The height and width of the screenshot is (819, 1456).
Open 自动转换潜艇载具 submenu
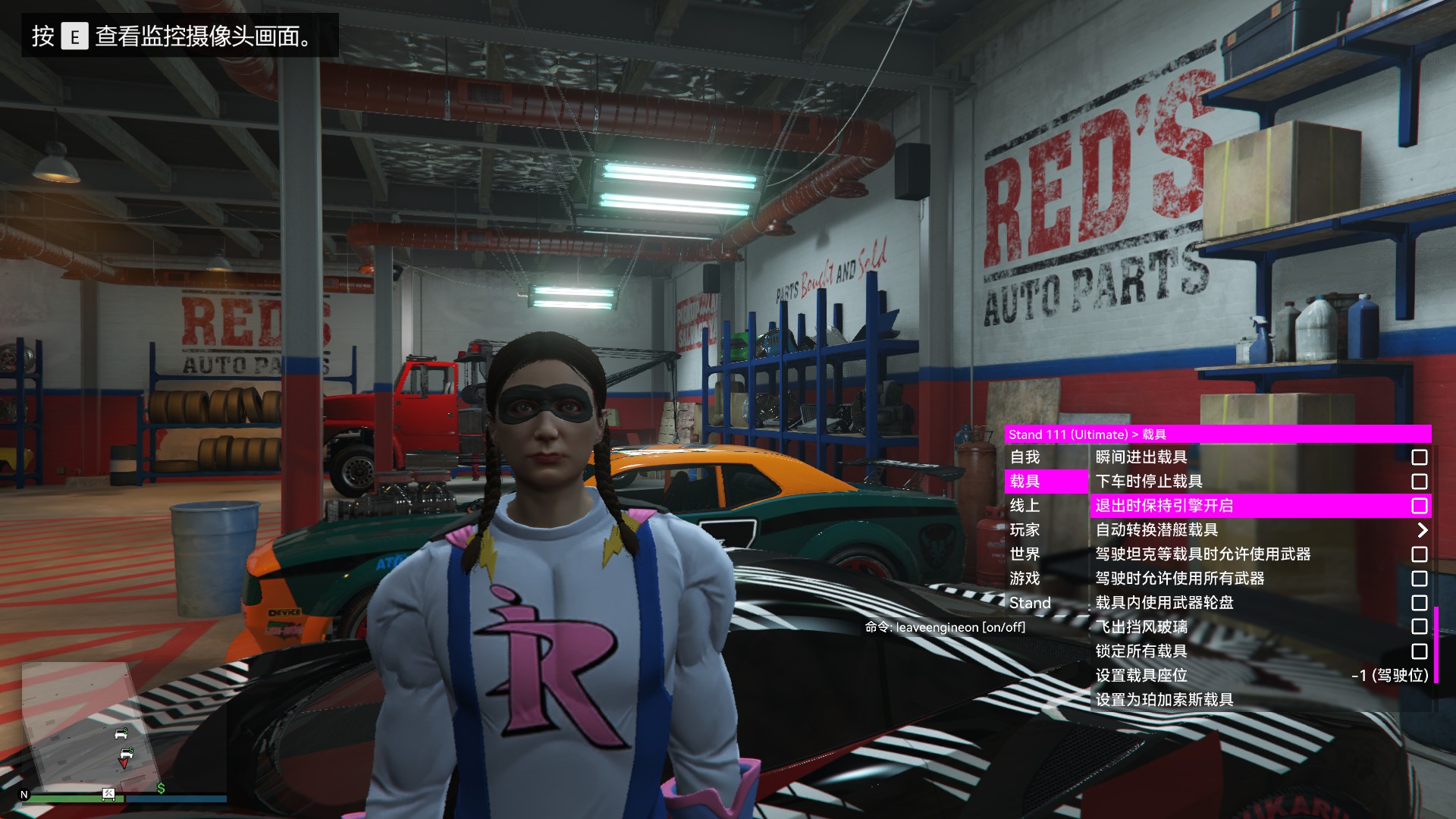1260,530
